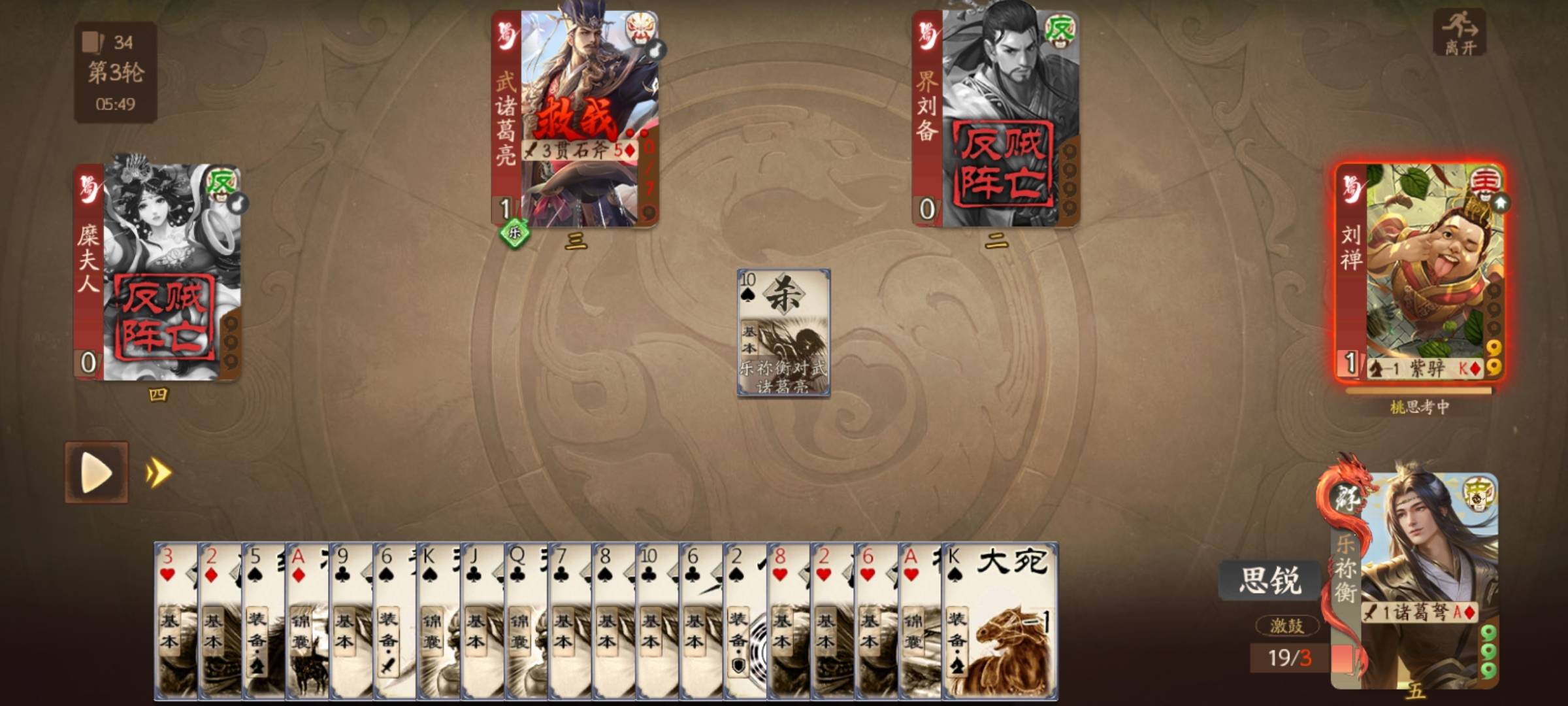
Task: Activate the 激鼓 skill
Action: [x=1286, y=626]
